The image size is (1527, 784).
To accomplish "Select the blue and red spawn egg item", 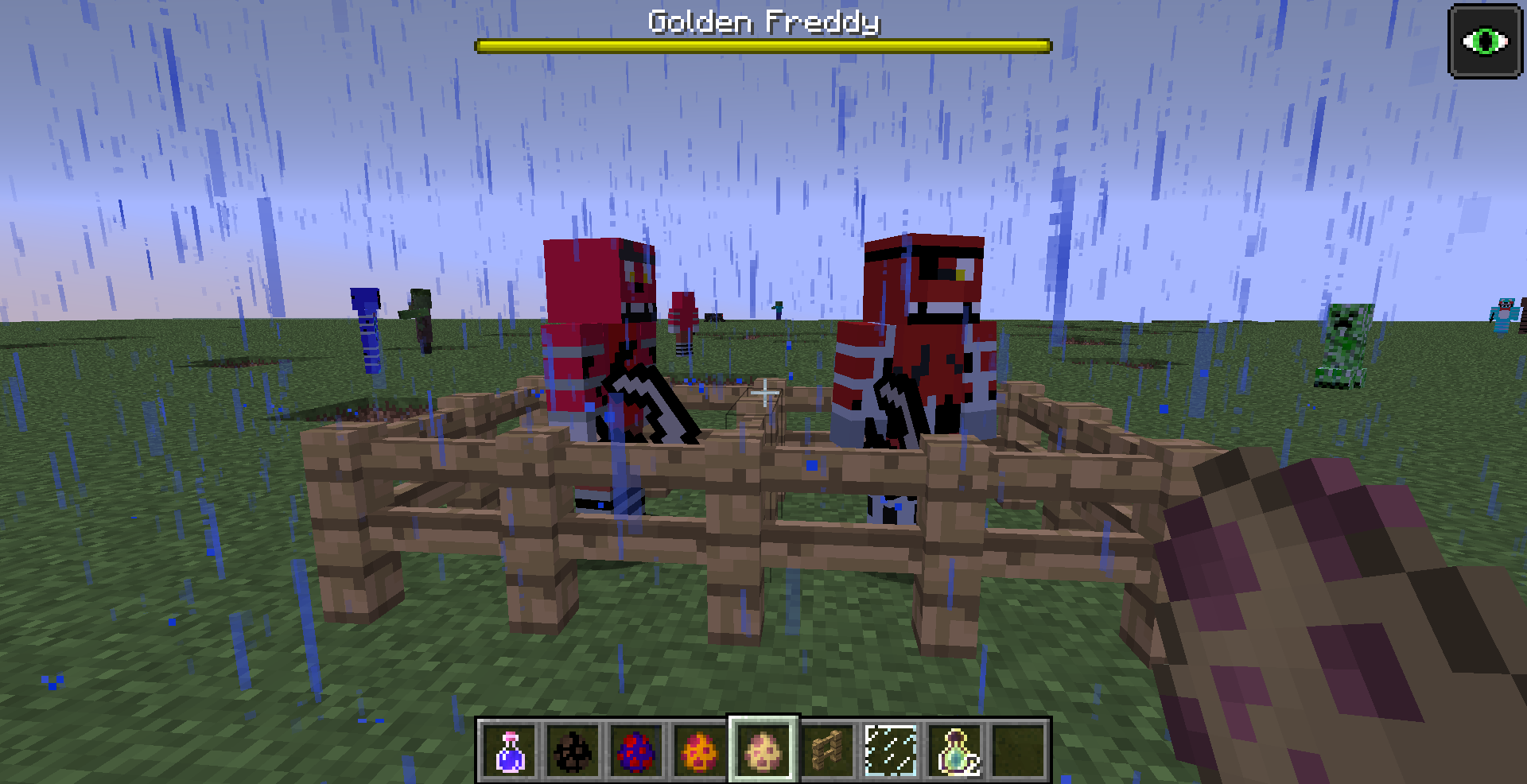I will 635,747.
